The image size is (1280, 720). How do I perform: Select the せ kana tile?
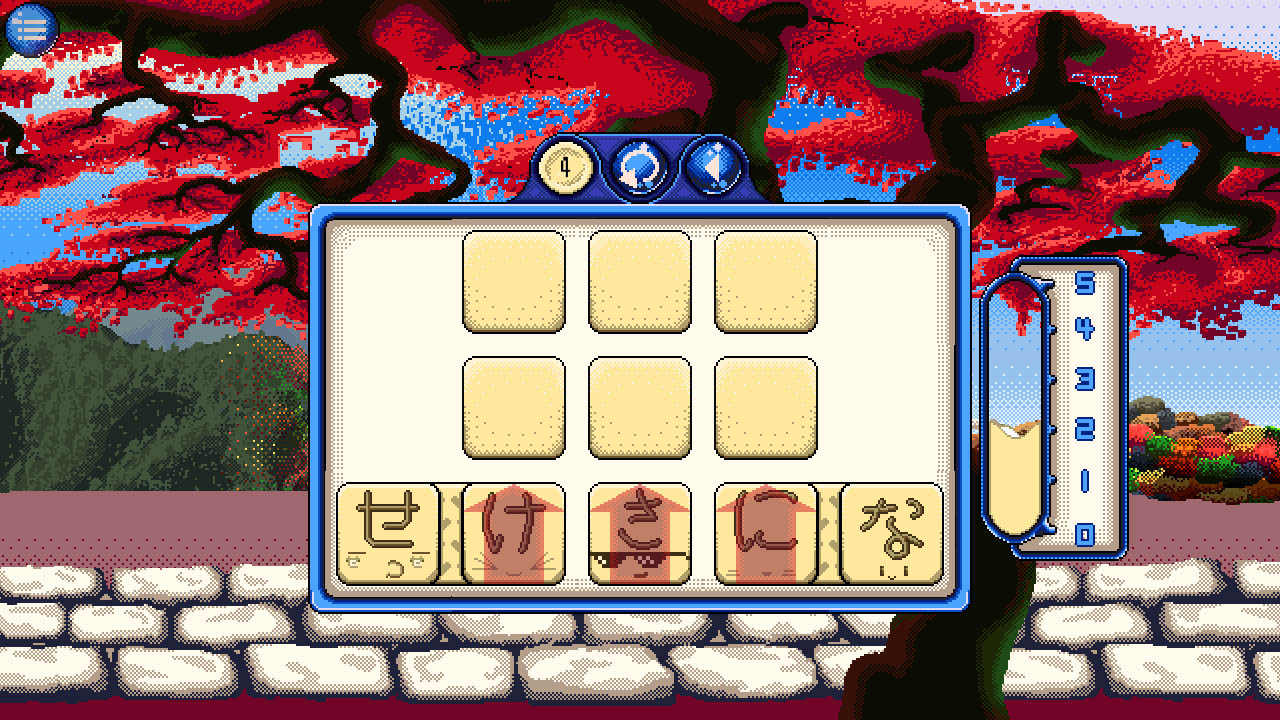click(x=390, y=531)
